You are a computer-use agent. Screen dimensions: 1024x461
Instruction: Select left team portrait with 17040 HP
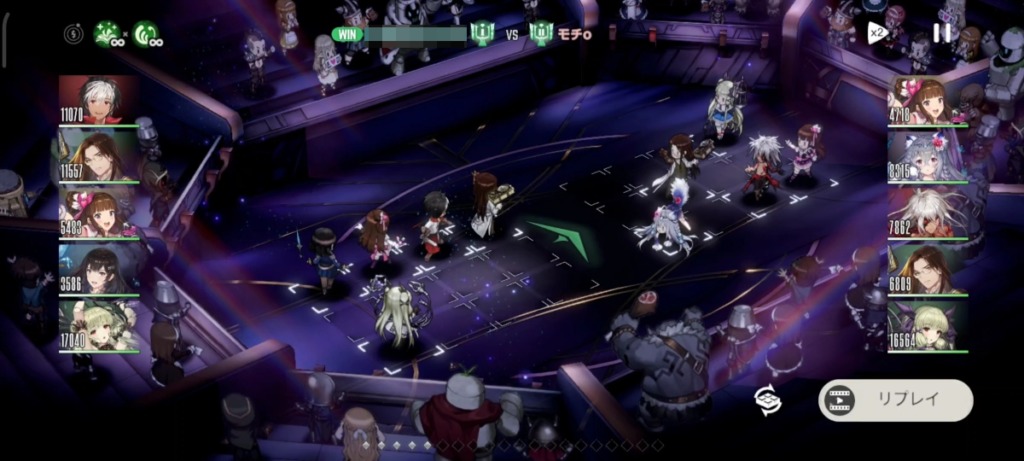click(98, 325)
